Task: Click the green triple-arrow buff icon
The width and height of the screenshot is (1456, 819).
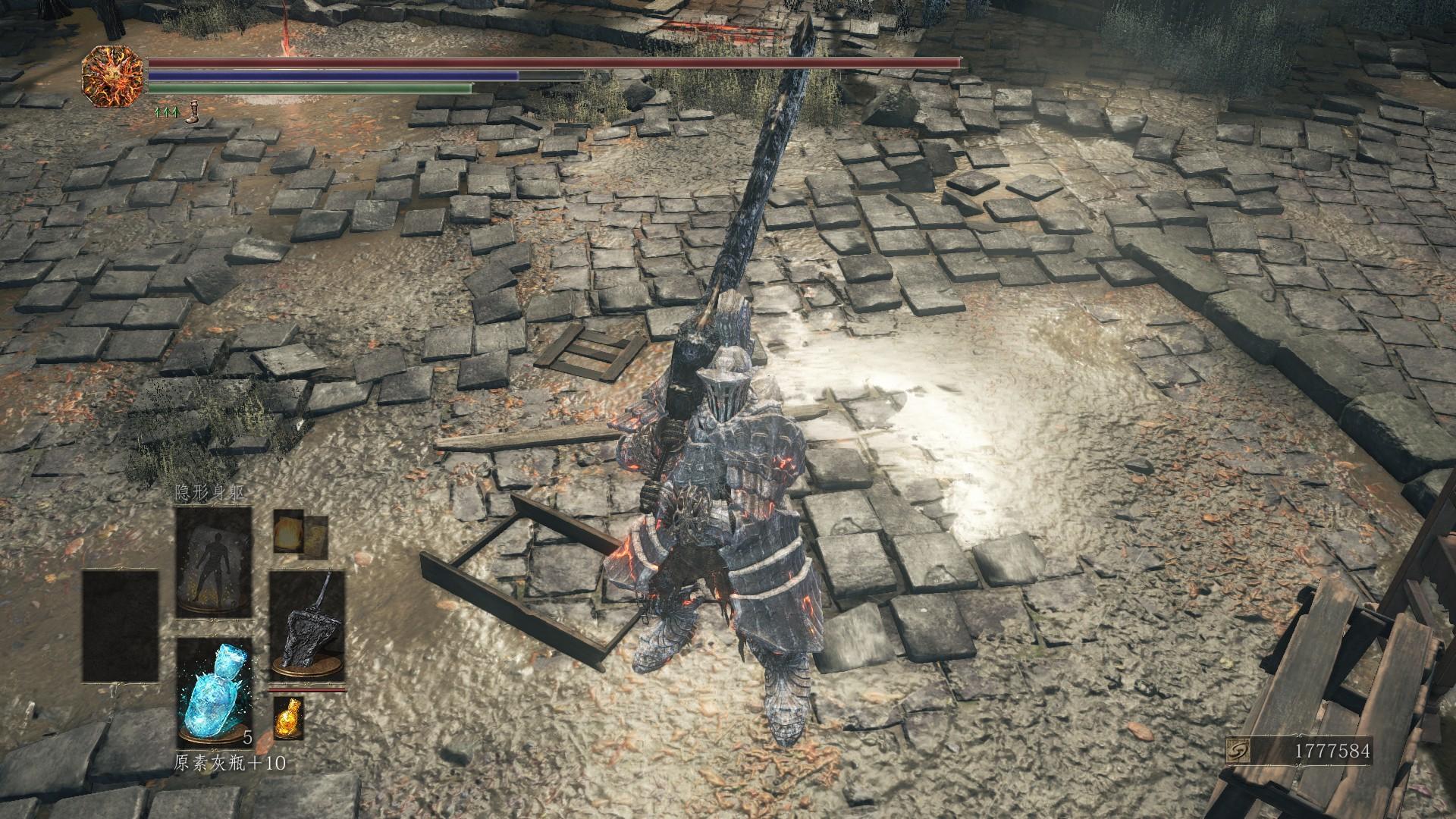Action: (167, 112)
